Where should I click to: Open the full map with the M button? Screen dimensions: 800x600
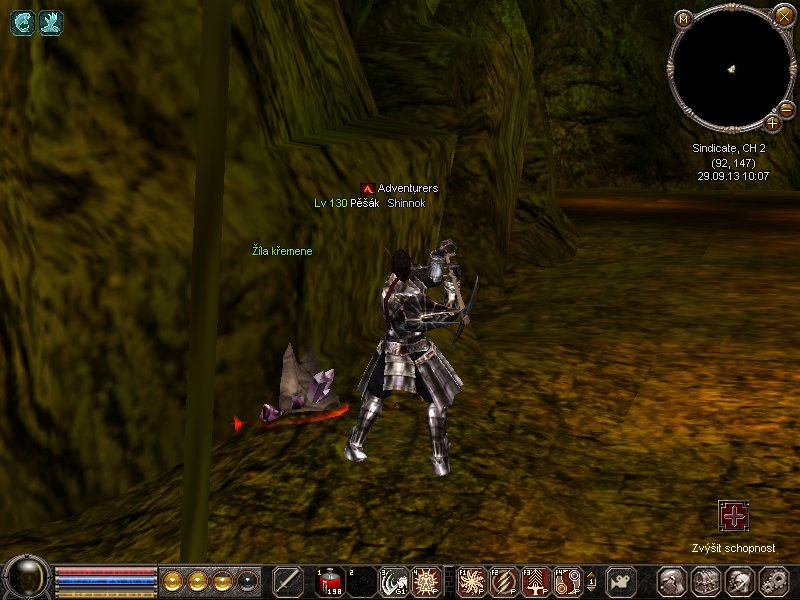[684, 19]
